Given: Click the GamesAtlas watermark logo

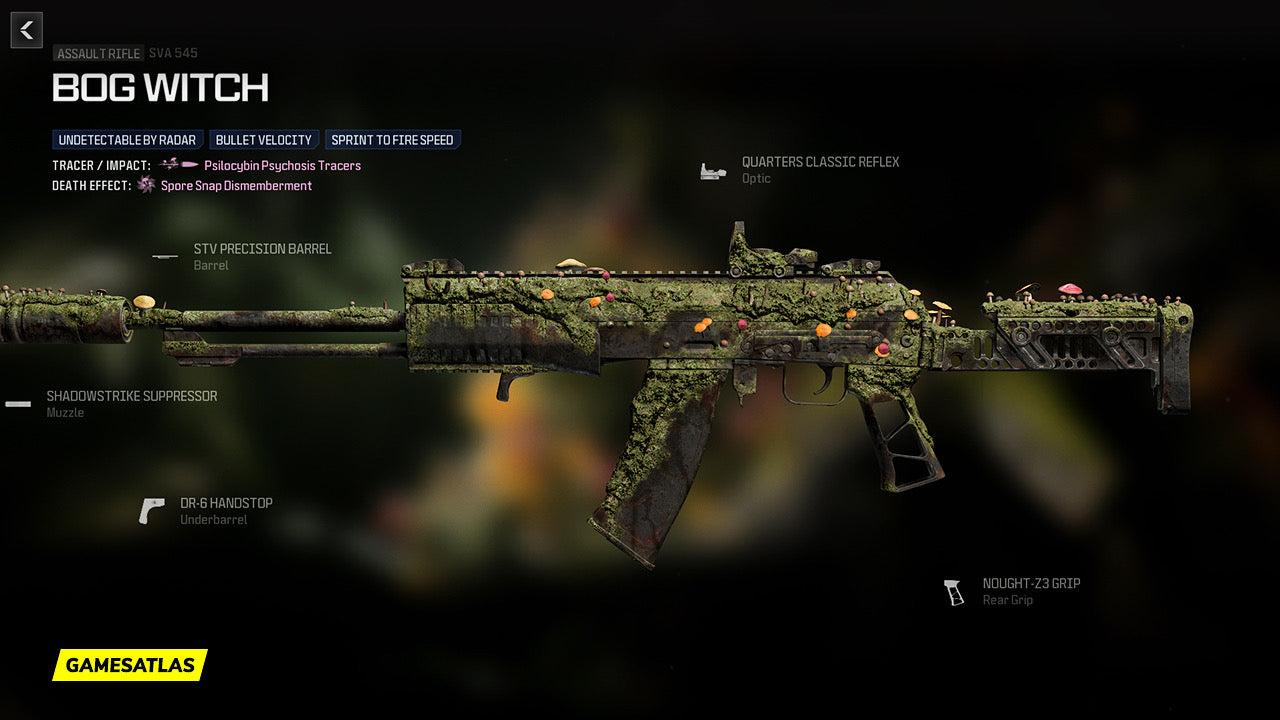Looking at the screenshot, I should 130,665.
